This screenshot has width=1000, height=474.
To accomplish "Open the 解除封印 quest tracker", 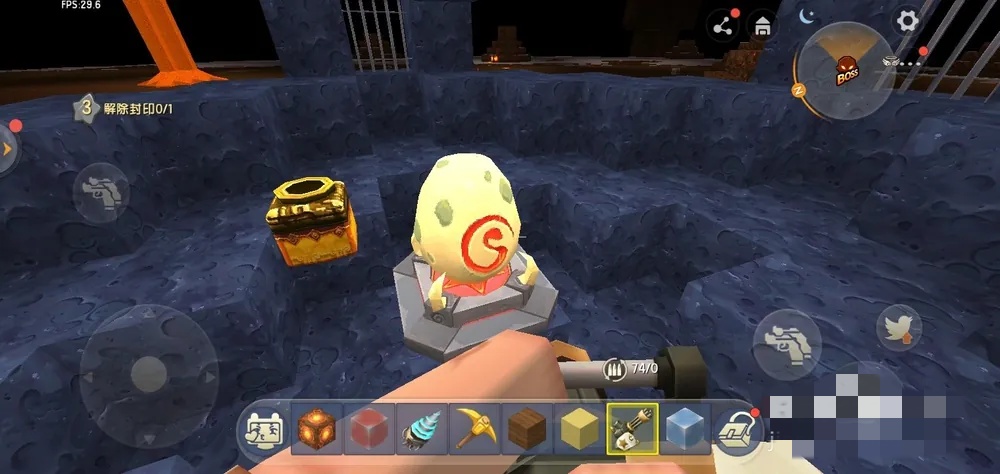I will 120,108.
